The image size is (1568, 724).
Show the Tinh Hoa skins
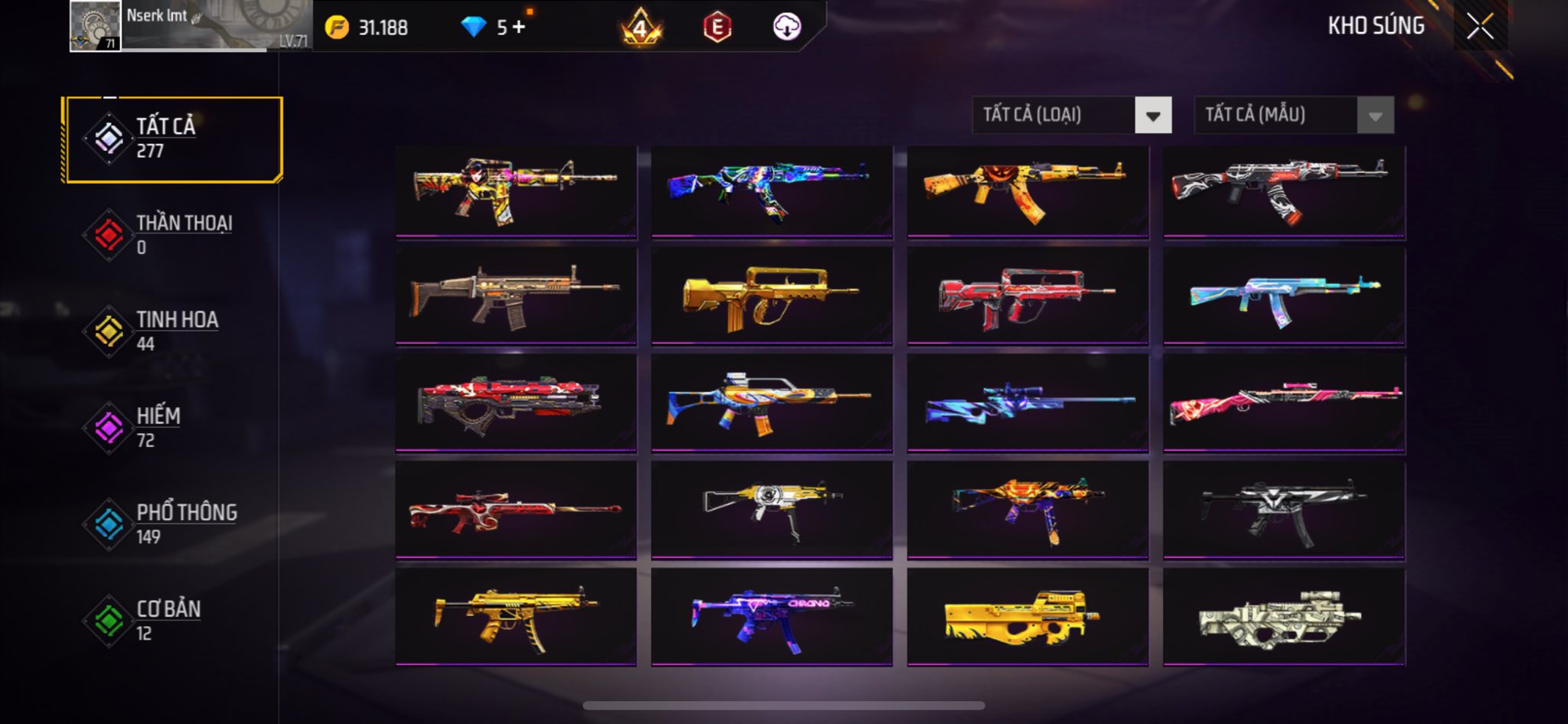tap(174, 331)
